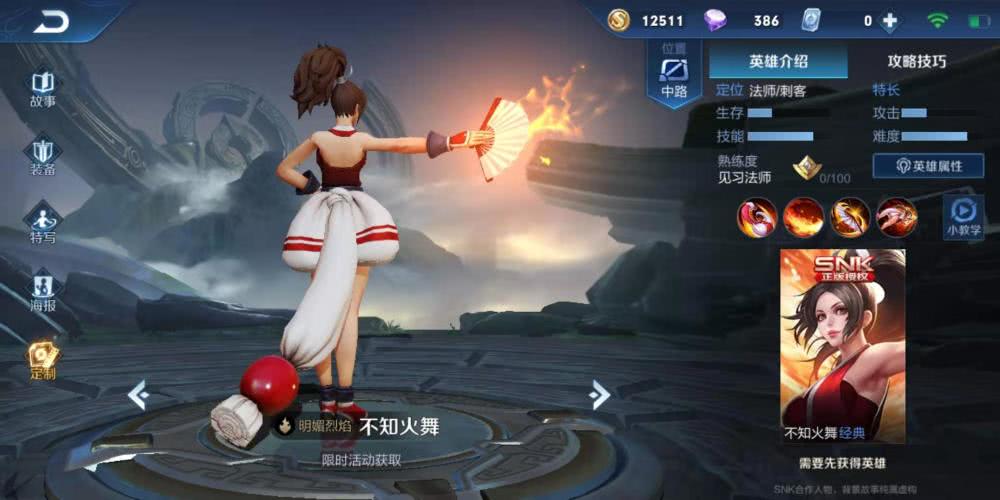View the fourth skill icon in the row
Viewport: 1000px width, 500px height.
896,217
